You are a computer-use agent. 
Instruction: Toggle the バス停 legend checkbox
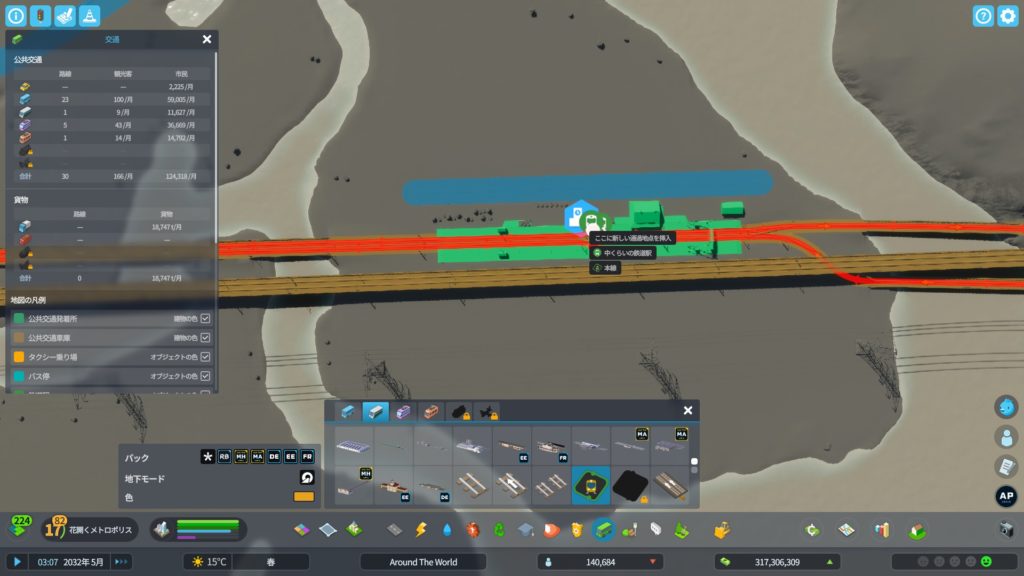pyautogui.click(x=205, y=376)
